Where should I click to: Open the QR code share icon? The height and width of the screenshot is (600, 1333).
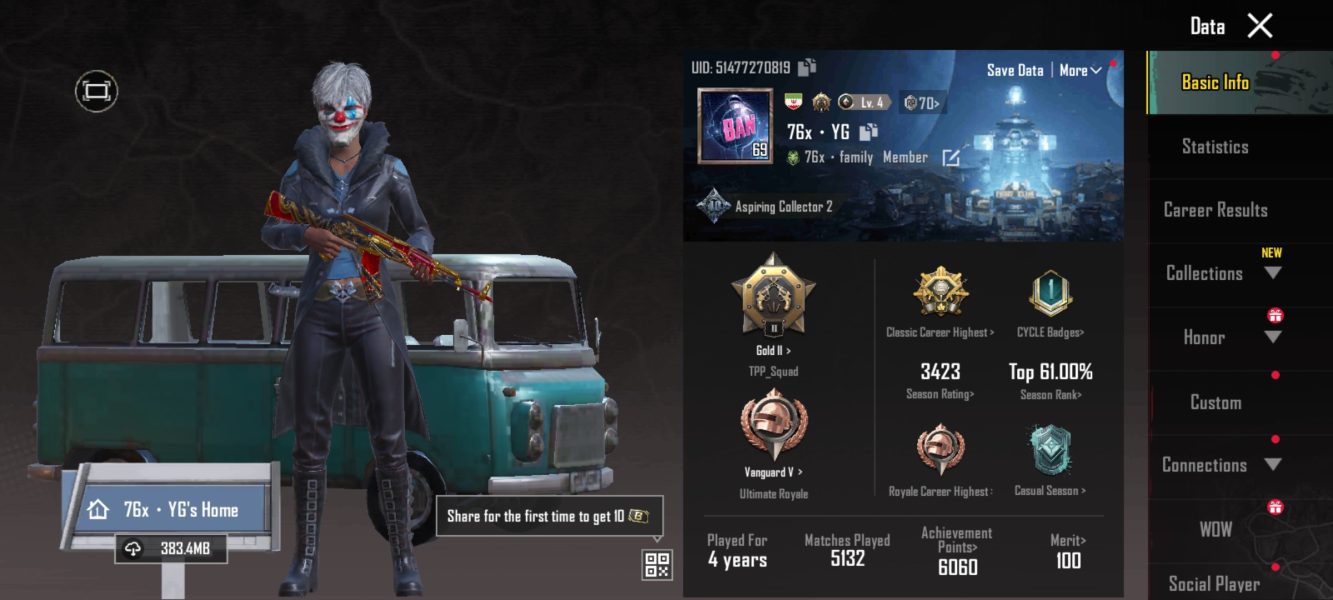(x=657, y=564)
